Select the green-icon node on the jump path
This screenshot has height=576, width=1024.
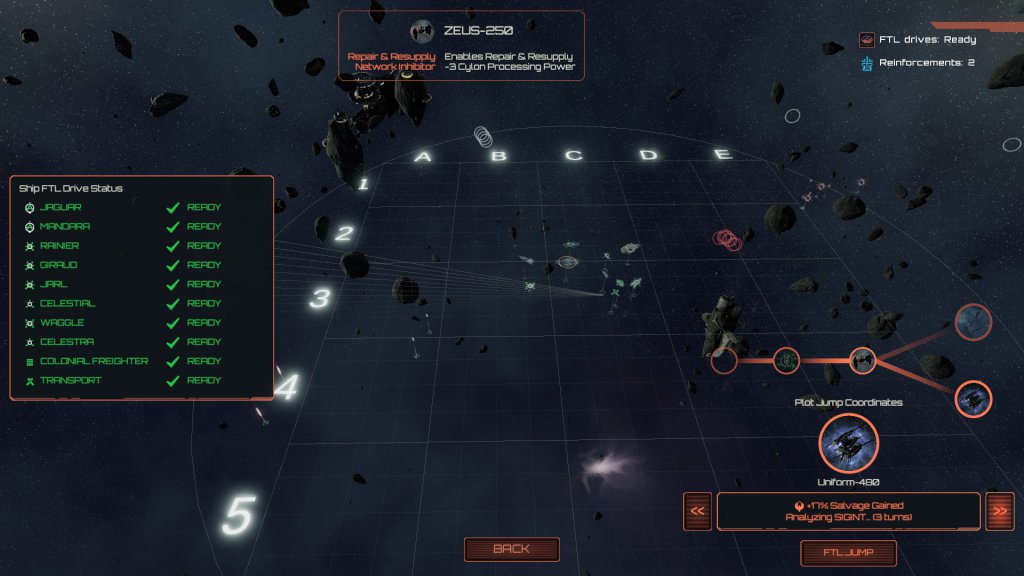pos(787,360)
